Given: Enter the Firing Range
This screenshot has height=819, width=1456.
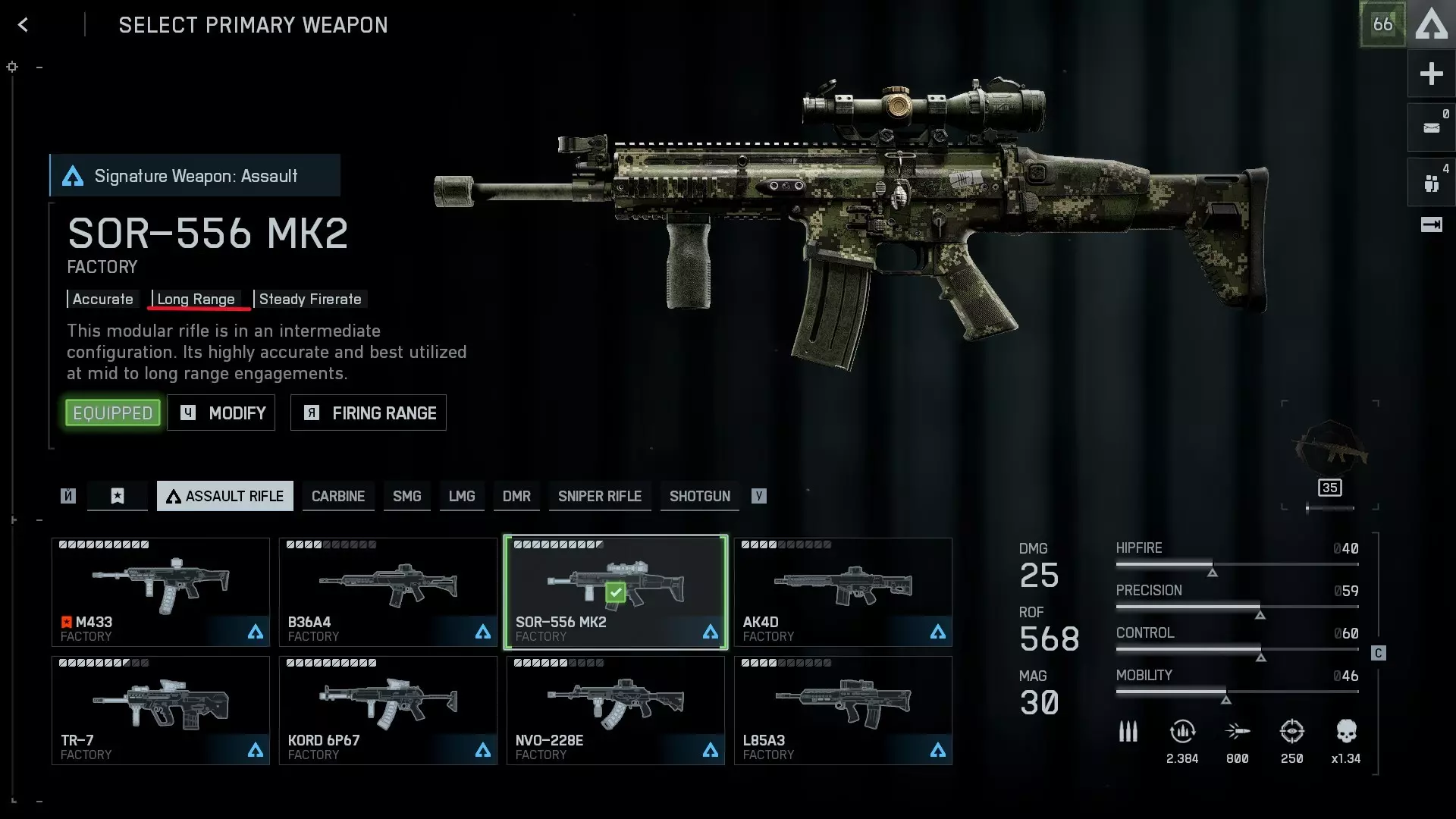Looking at the screenshot, I should (x=369, y=413).
